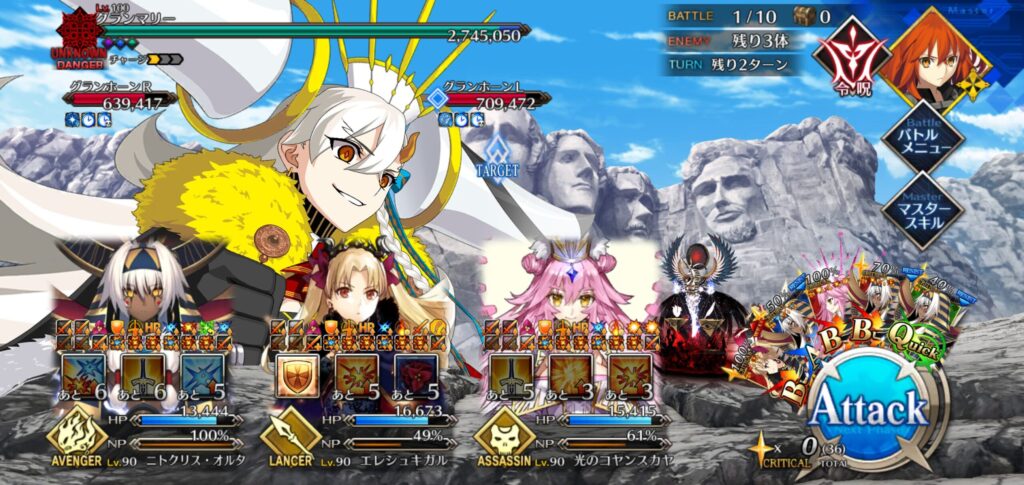1024x485 pixels.
Task: Target the enemy グランホーンR name plate
Action: point(117,98)
